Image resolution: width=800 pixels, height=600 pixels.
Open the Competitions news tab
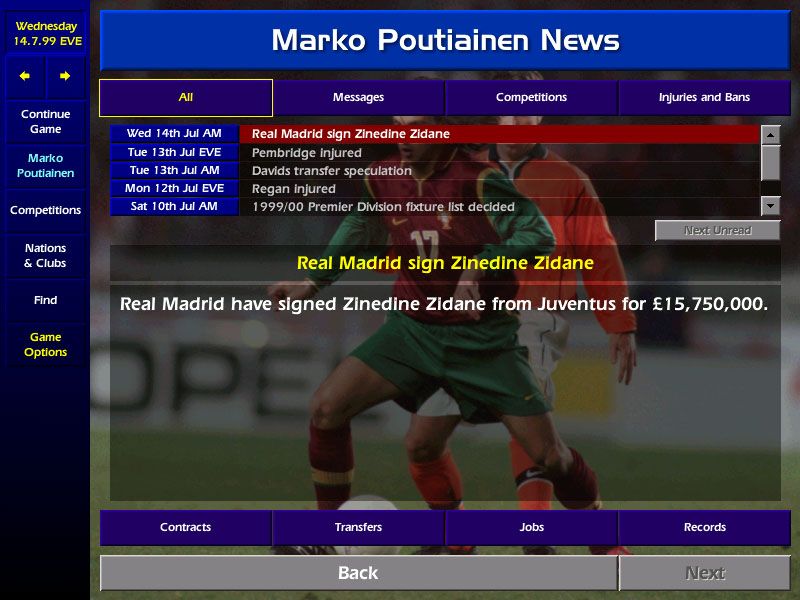click(x=531, y=98)
